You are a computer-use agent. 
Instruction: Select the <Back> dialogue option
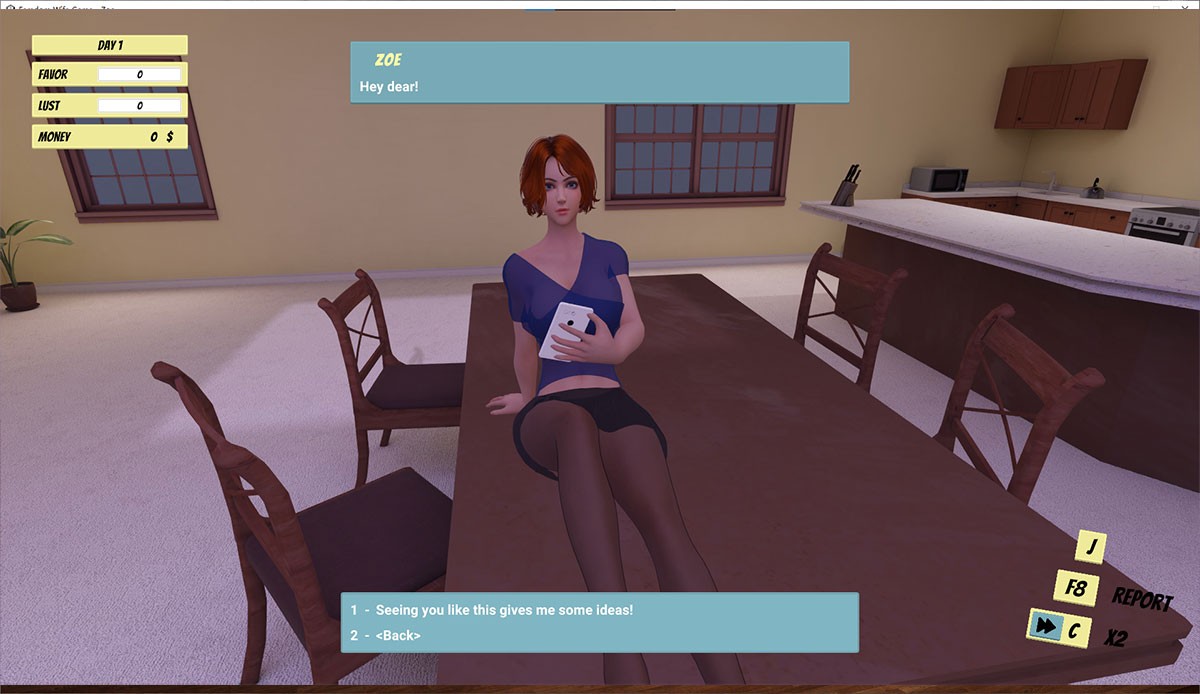398,635
